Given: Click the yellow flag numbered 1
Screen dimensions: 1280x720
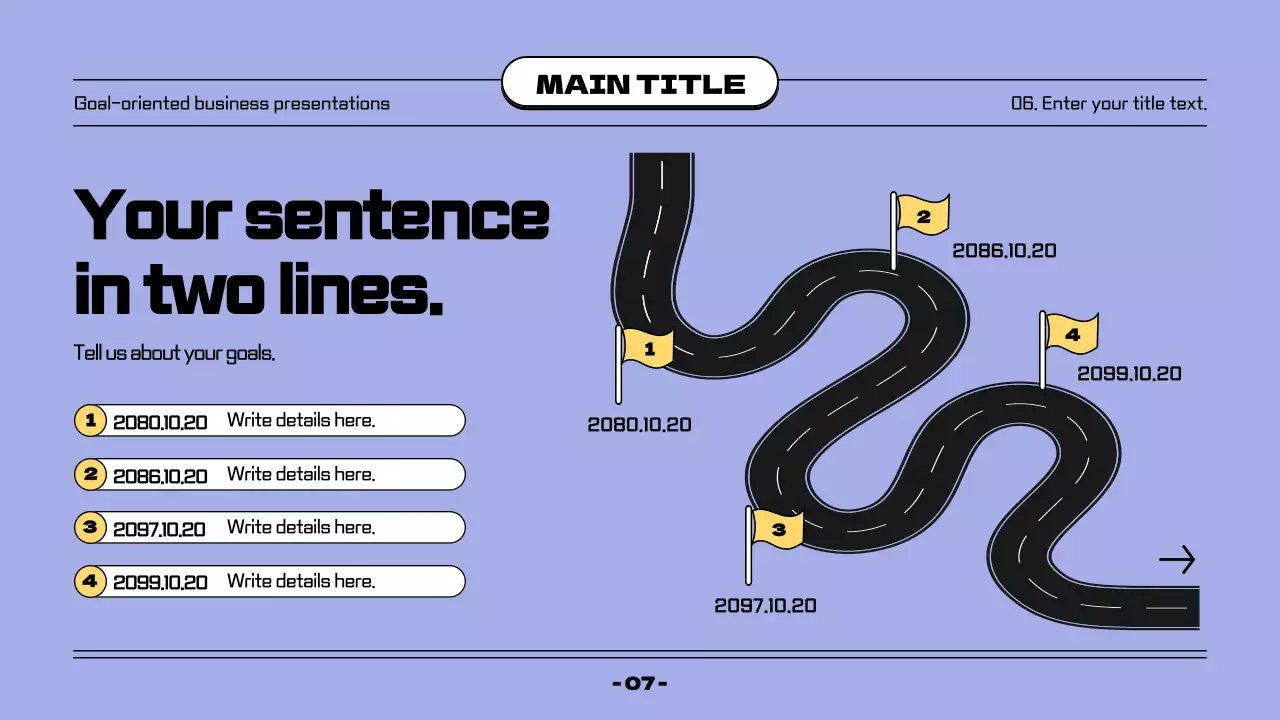Looking at the screenshot, I should (x=648, y=349).
